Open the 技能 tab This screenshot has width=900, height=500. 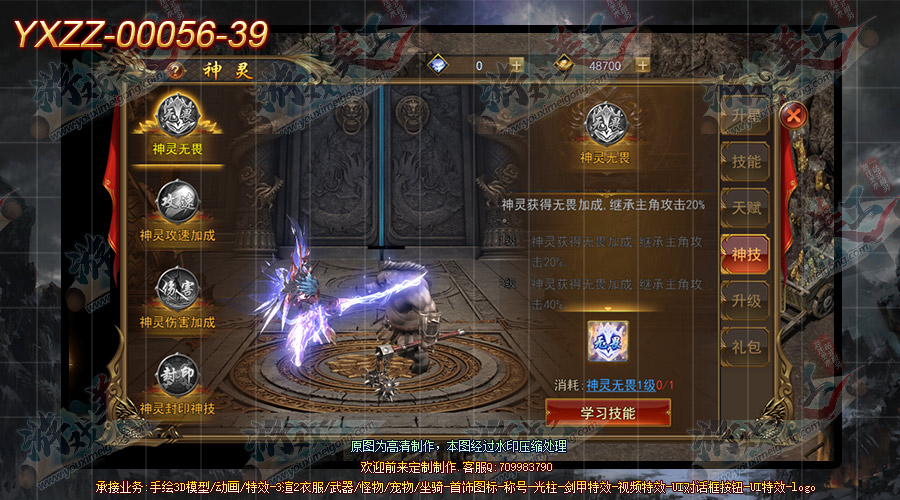(x=745, y=161)
